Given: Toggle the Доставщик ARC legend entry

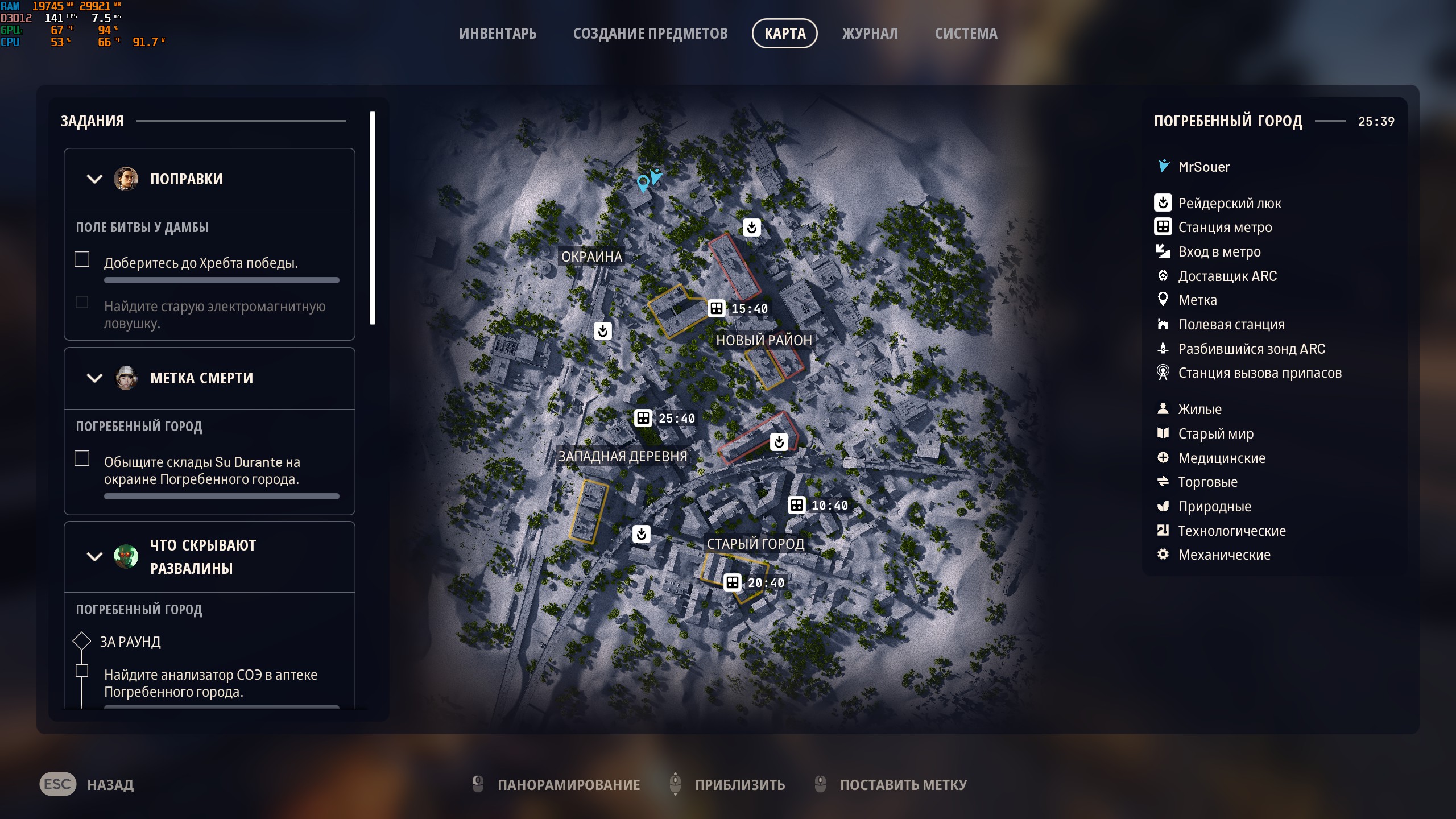Looking at the screenshot, I should pyautogui.click(x=1227, y=276).
